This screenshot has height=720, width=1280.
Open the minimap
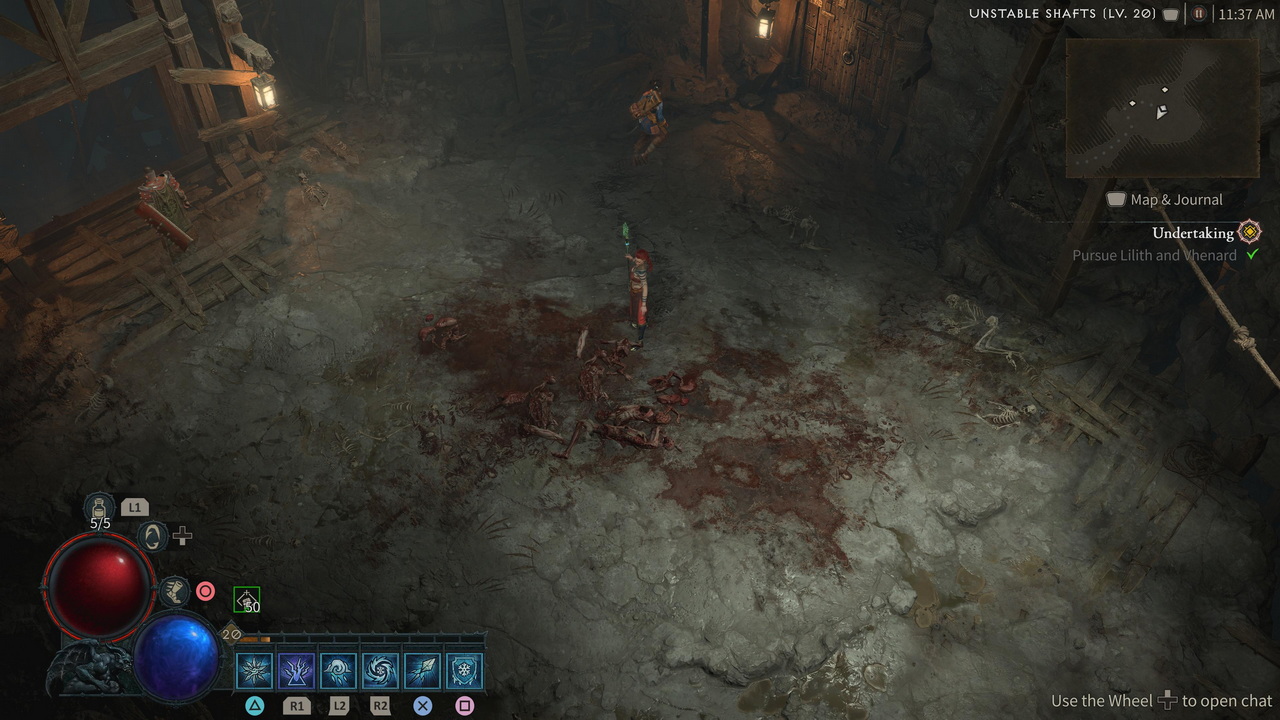(x=1161, y=108)
